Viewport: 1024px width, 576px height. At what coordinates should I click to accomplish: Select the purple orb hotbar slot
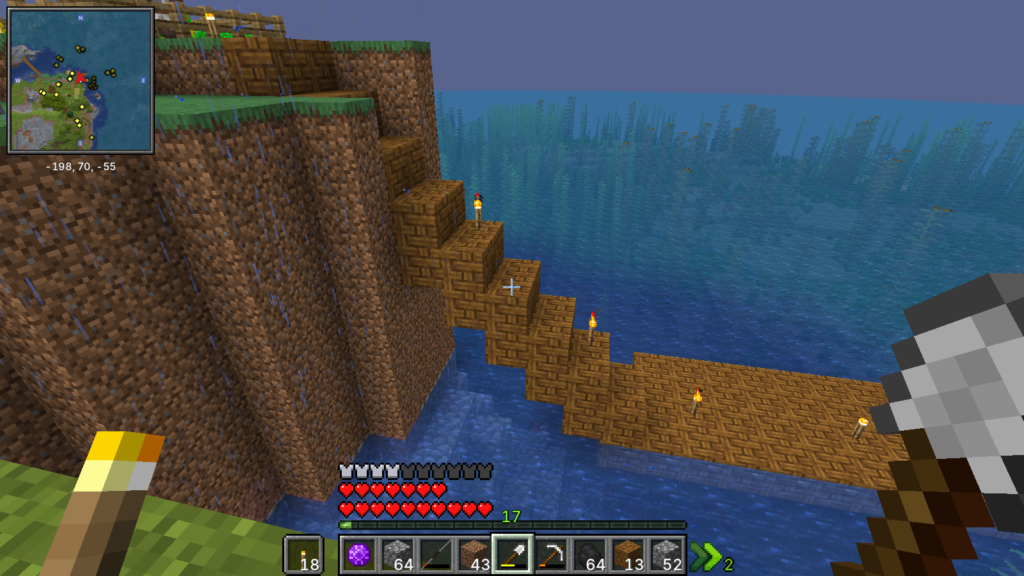[x=359, y=554]
